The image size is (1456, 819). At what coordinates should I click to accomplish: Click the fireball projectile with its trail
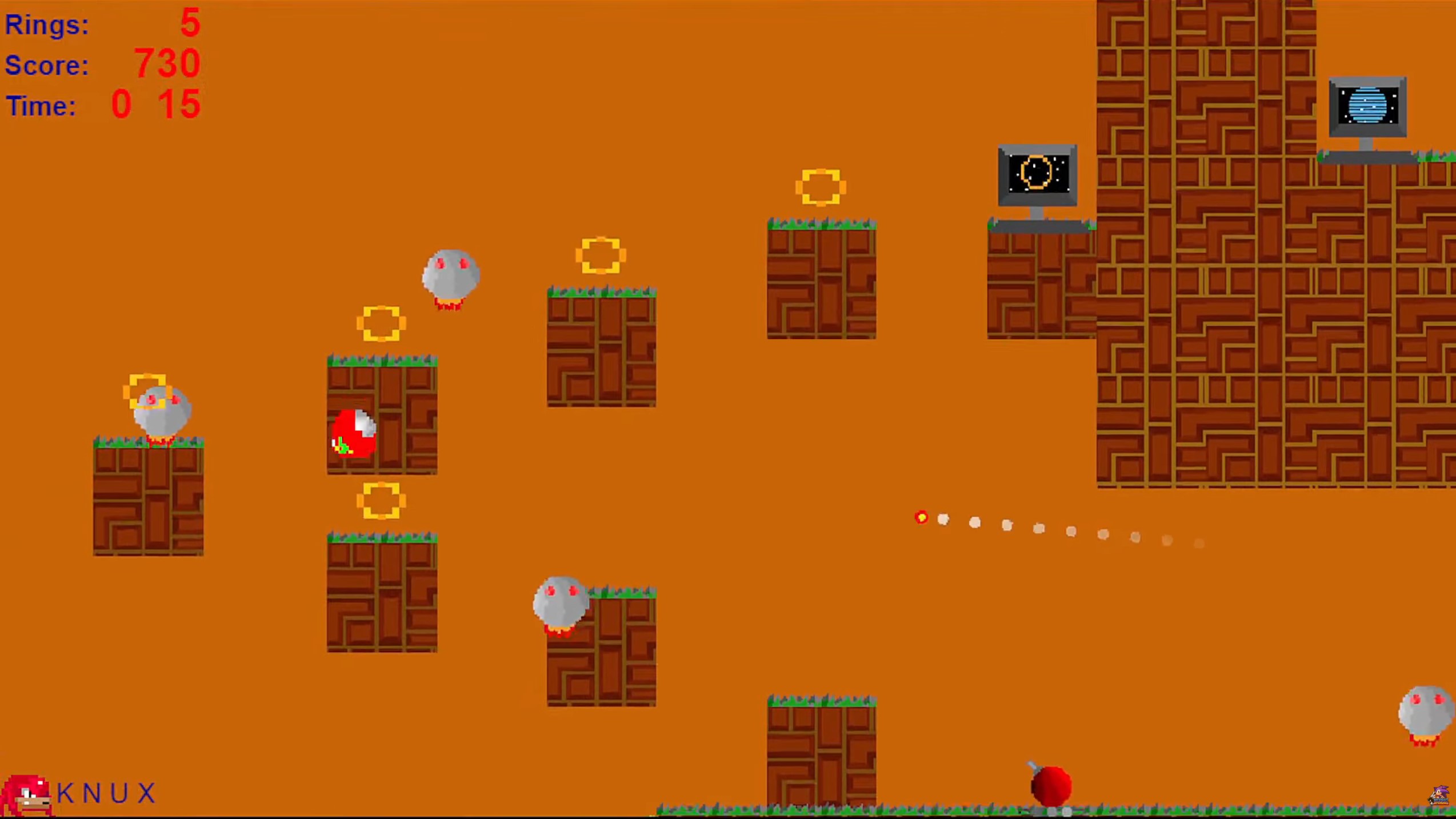pos(922,518)
